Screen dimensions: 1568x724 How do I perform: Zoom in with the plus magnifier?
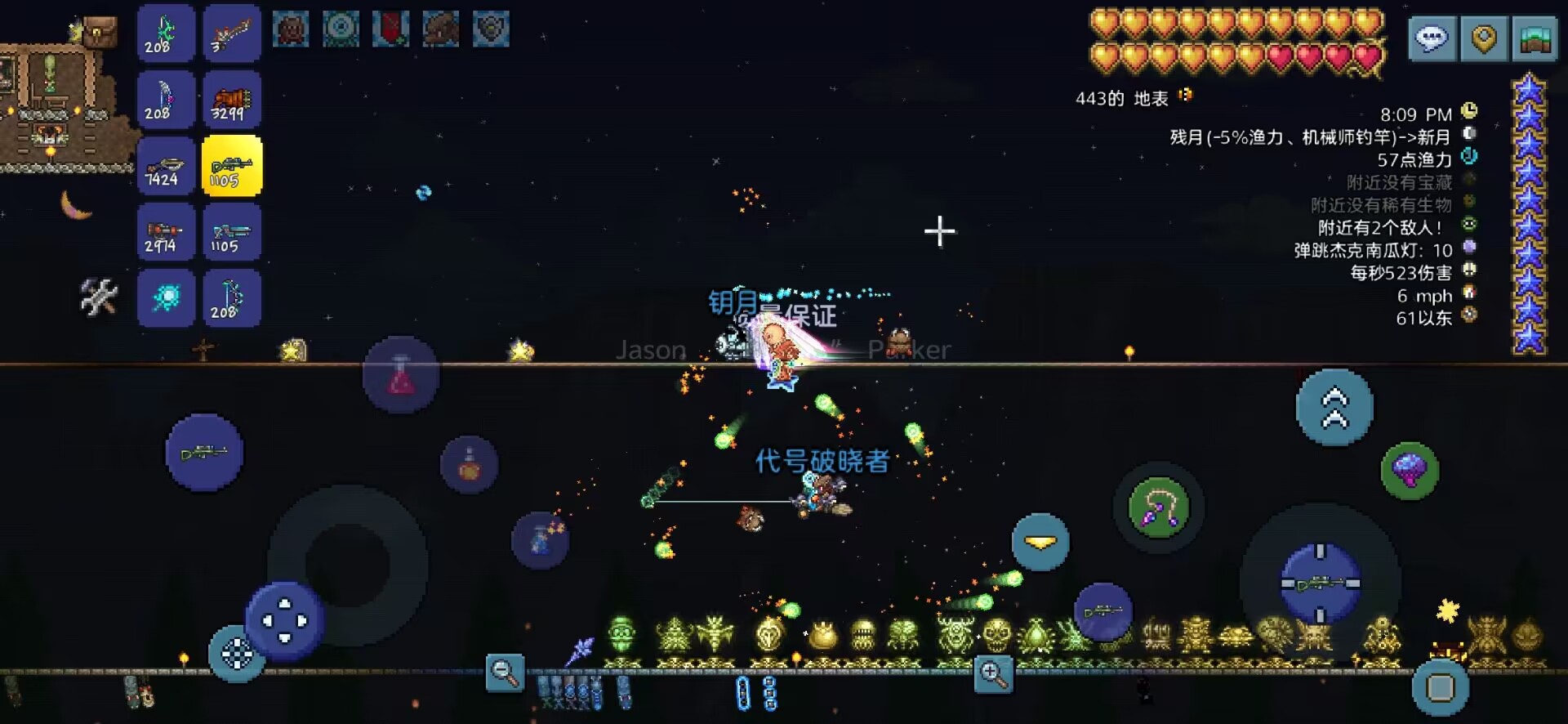click(993, 675)
